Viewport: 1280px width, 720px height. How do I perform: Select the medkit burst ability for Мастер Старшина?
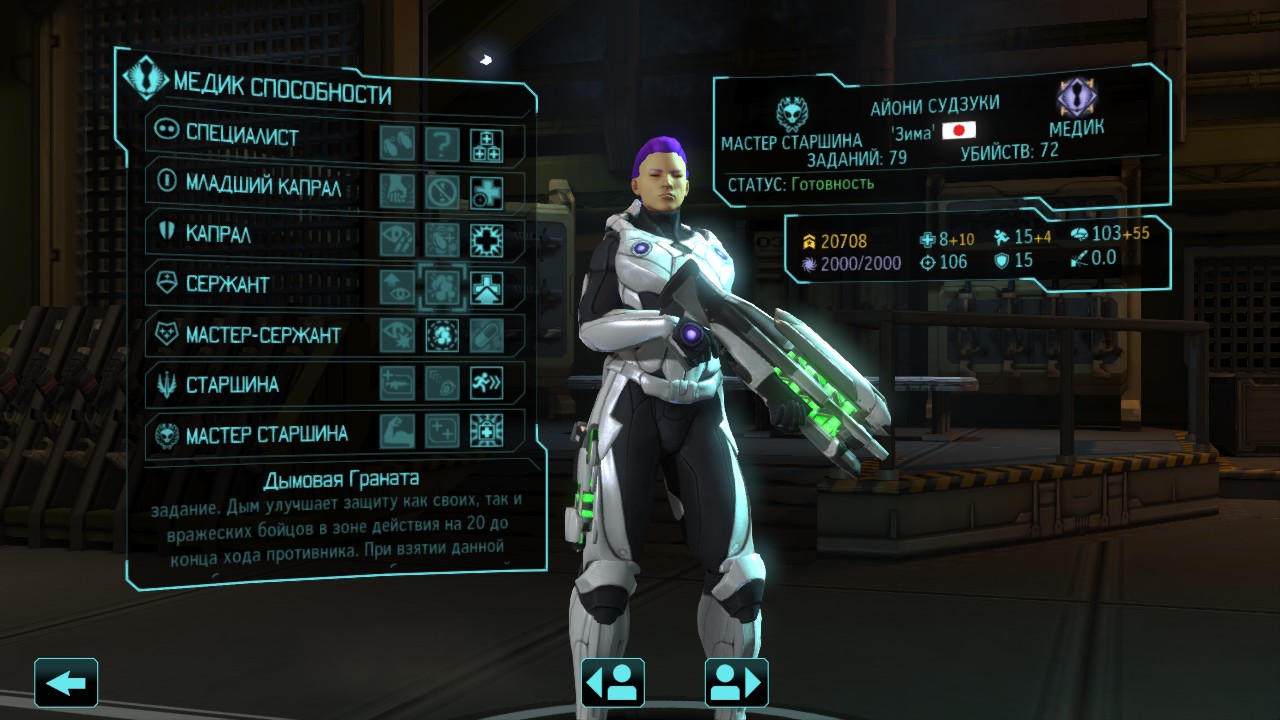487,431
